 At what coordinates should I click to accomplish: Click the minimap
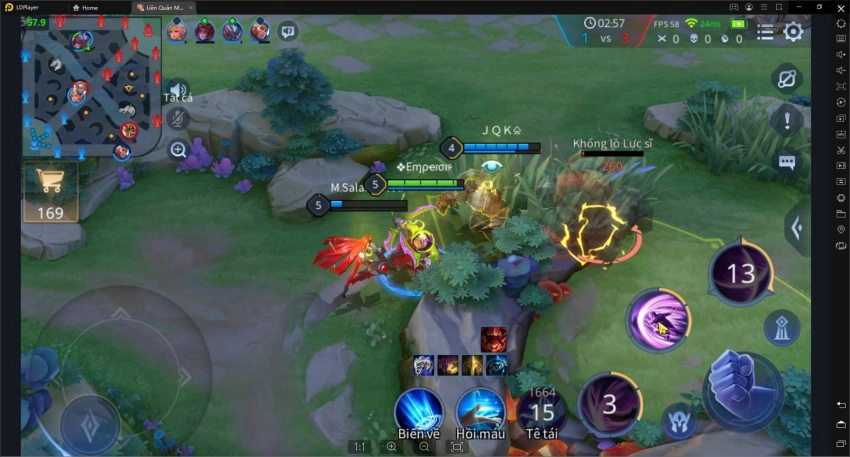click(x=91, y=88)
